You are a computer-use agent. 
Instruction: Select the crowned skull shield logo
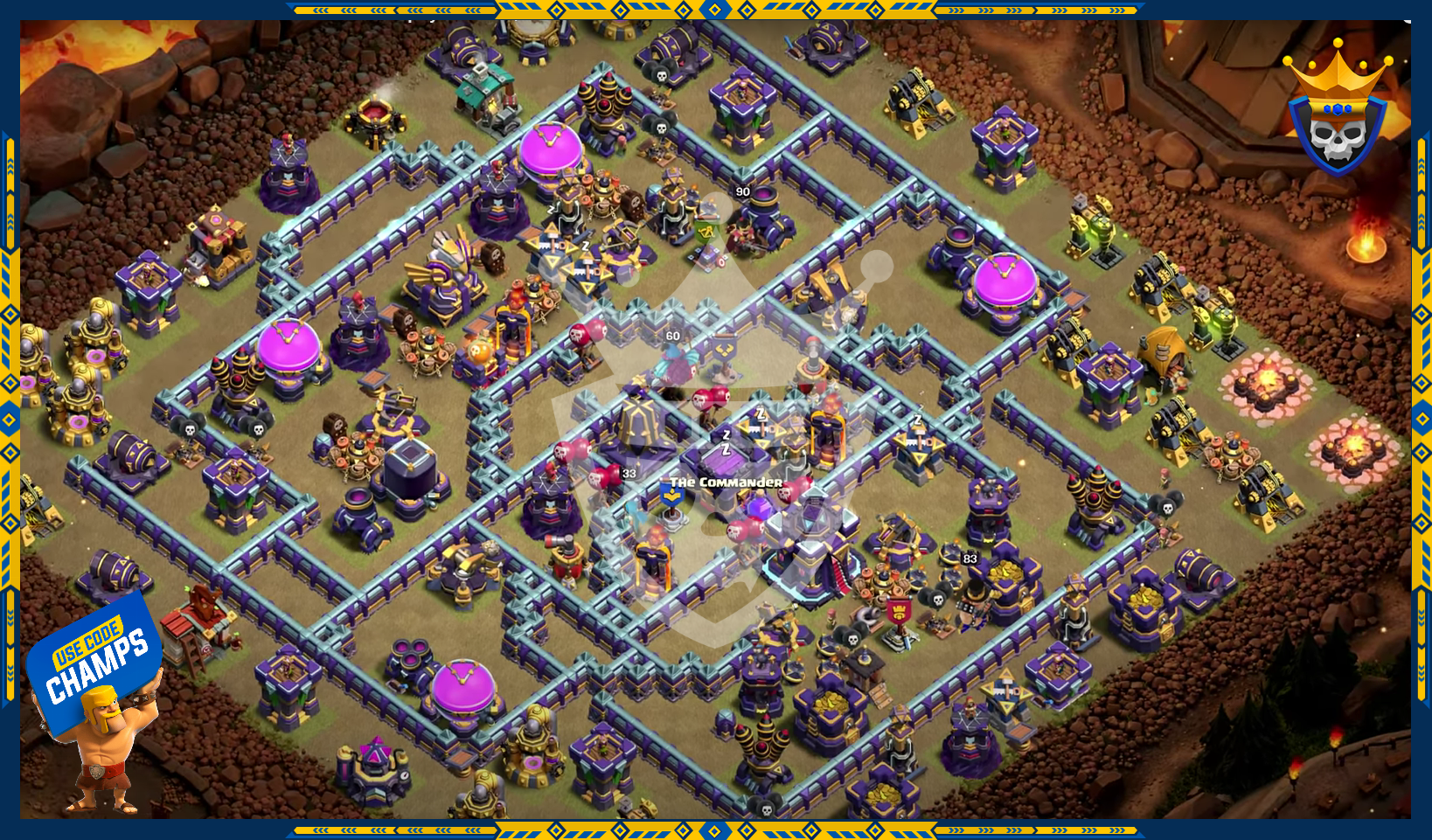click(x=1337, y=114)
